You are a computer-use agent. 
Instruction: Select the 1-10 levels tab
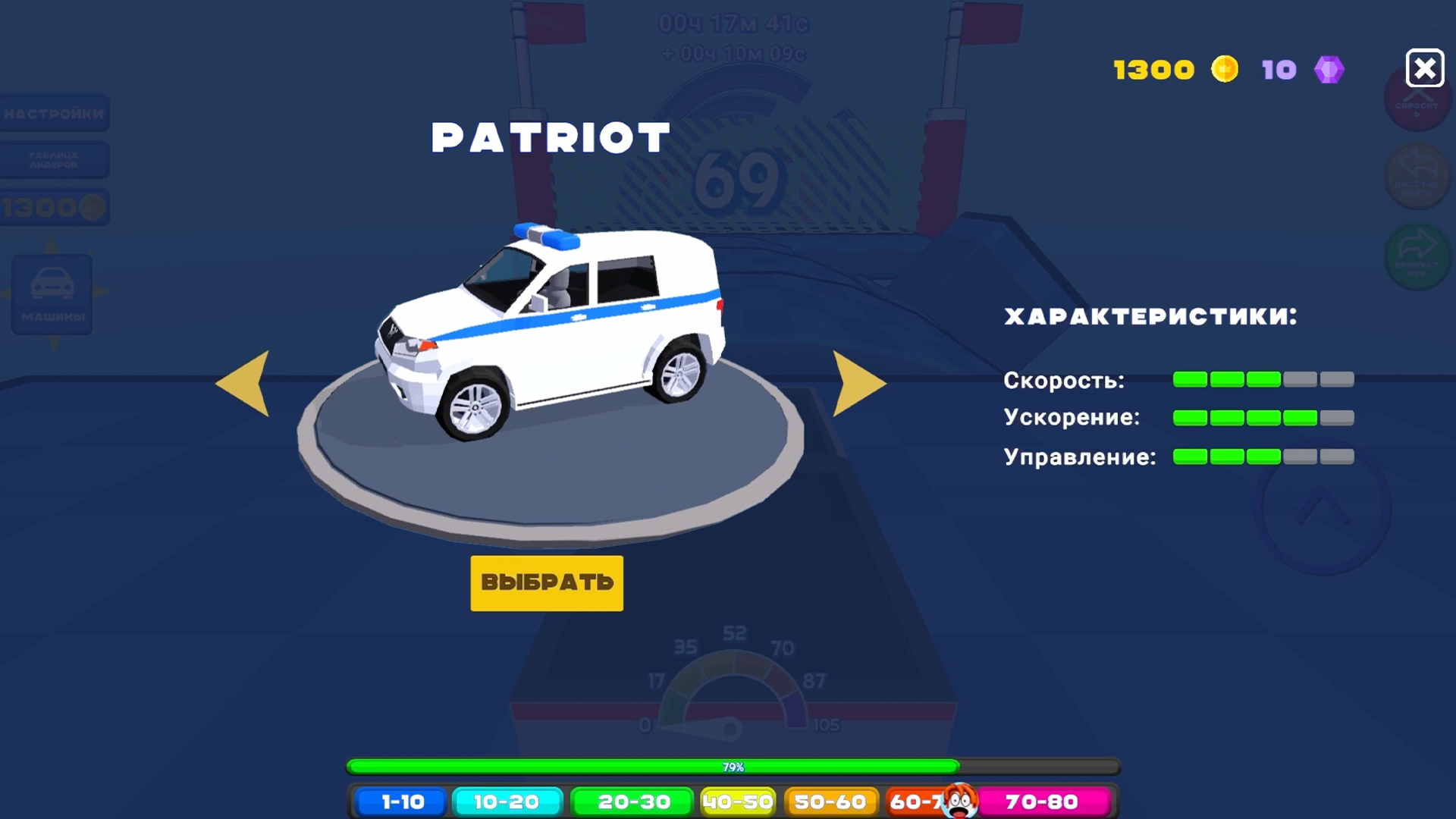pos(402,801)
